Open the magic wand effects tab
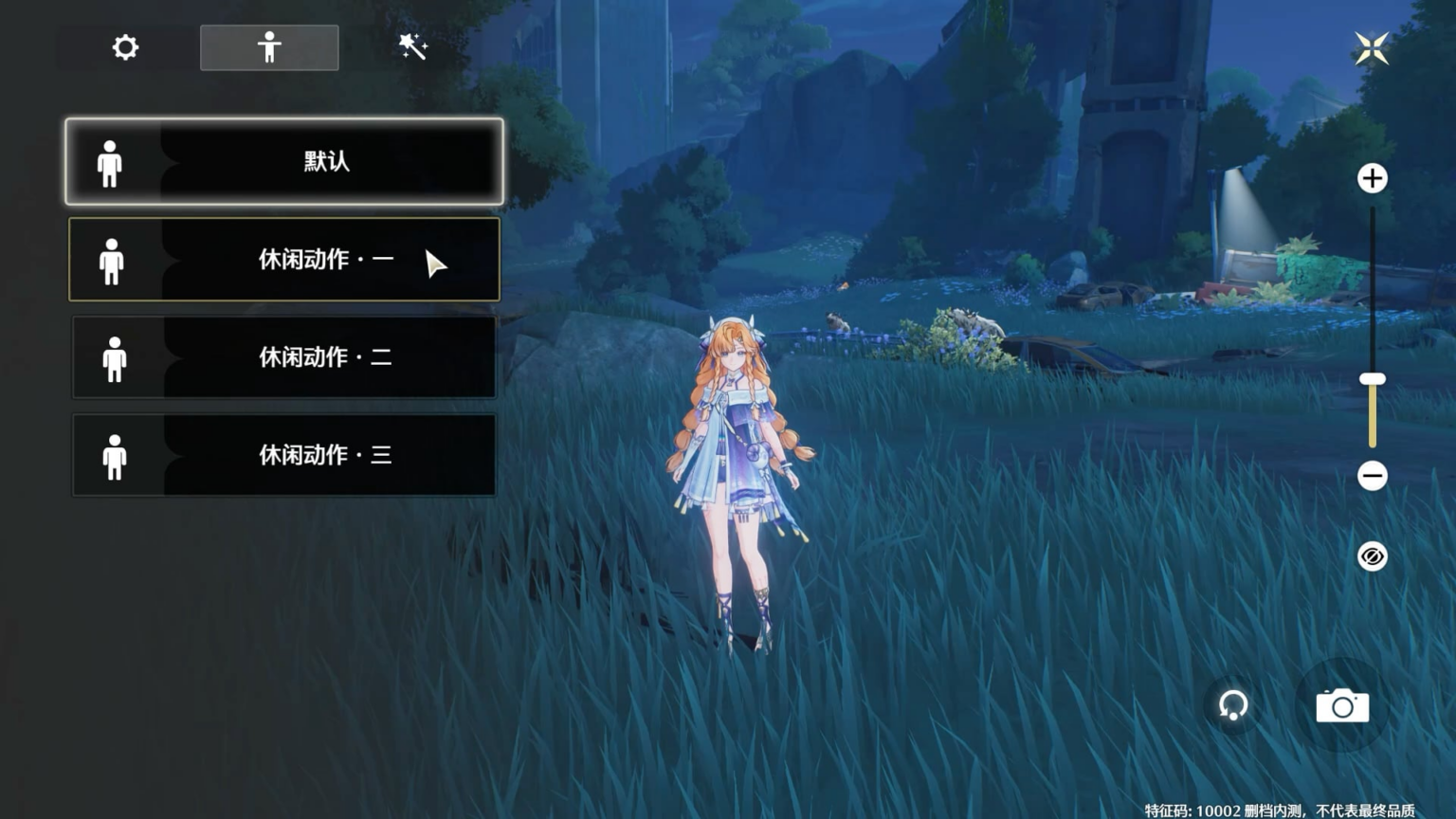The height and width of the screenshot is (819, 1456). pyautogui.click(x=411, y=45)
